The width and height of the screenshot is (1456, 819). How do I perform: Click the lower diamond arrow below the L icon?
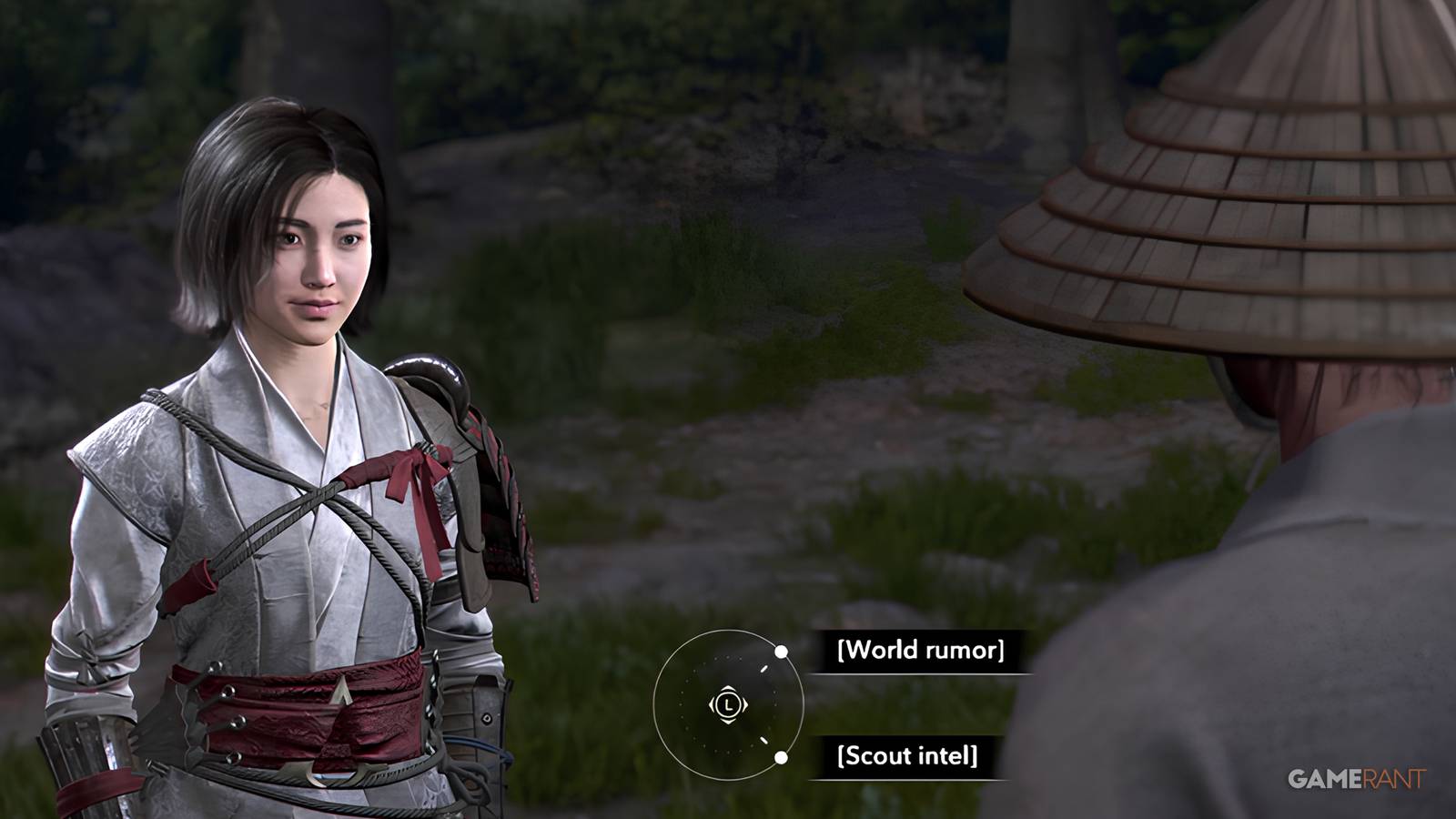tap(728, 722)
